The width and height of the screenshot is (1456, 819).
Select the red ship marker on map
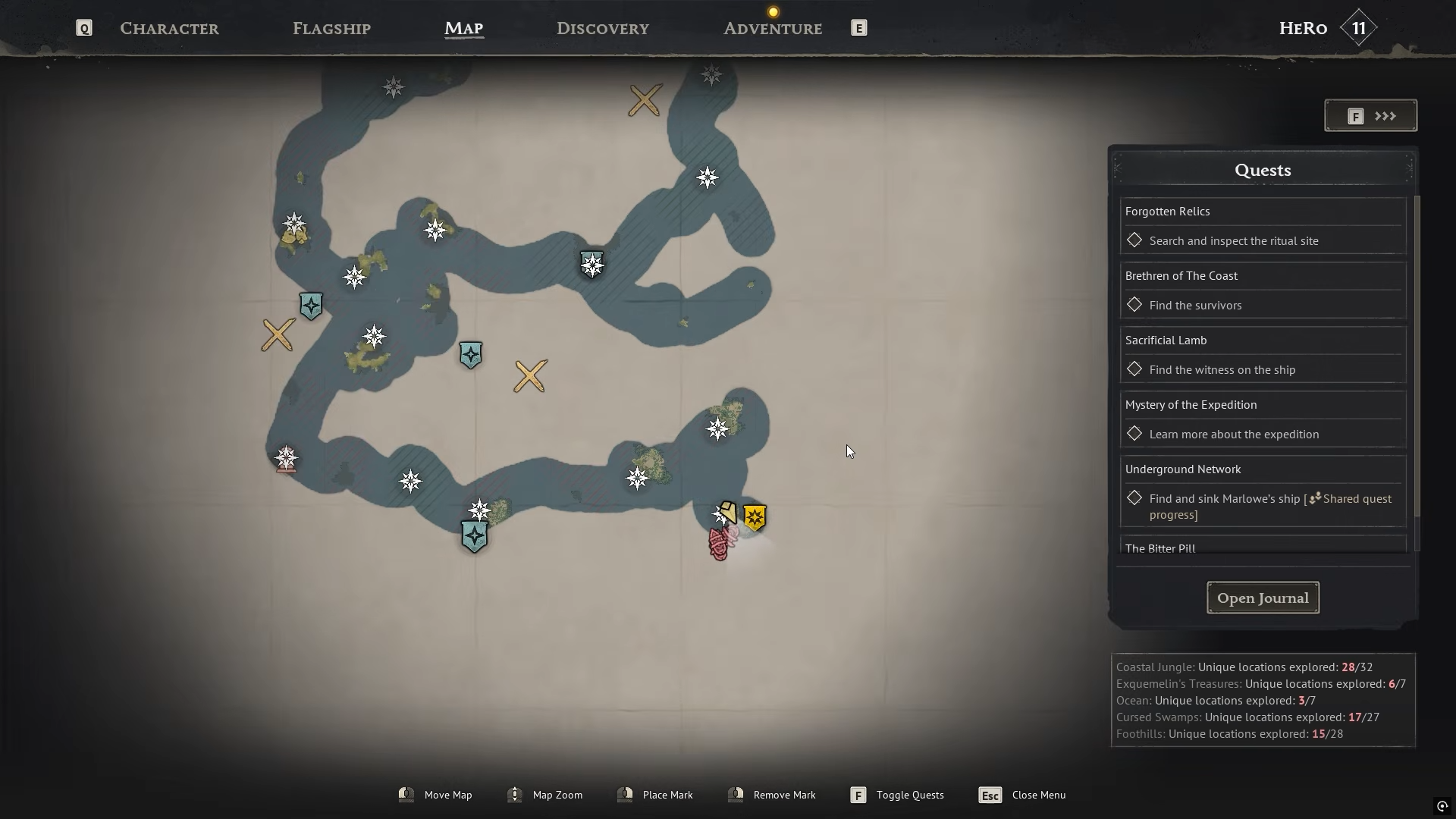pos(719,543)
